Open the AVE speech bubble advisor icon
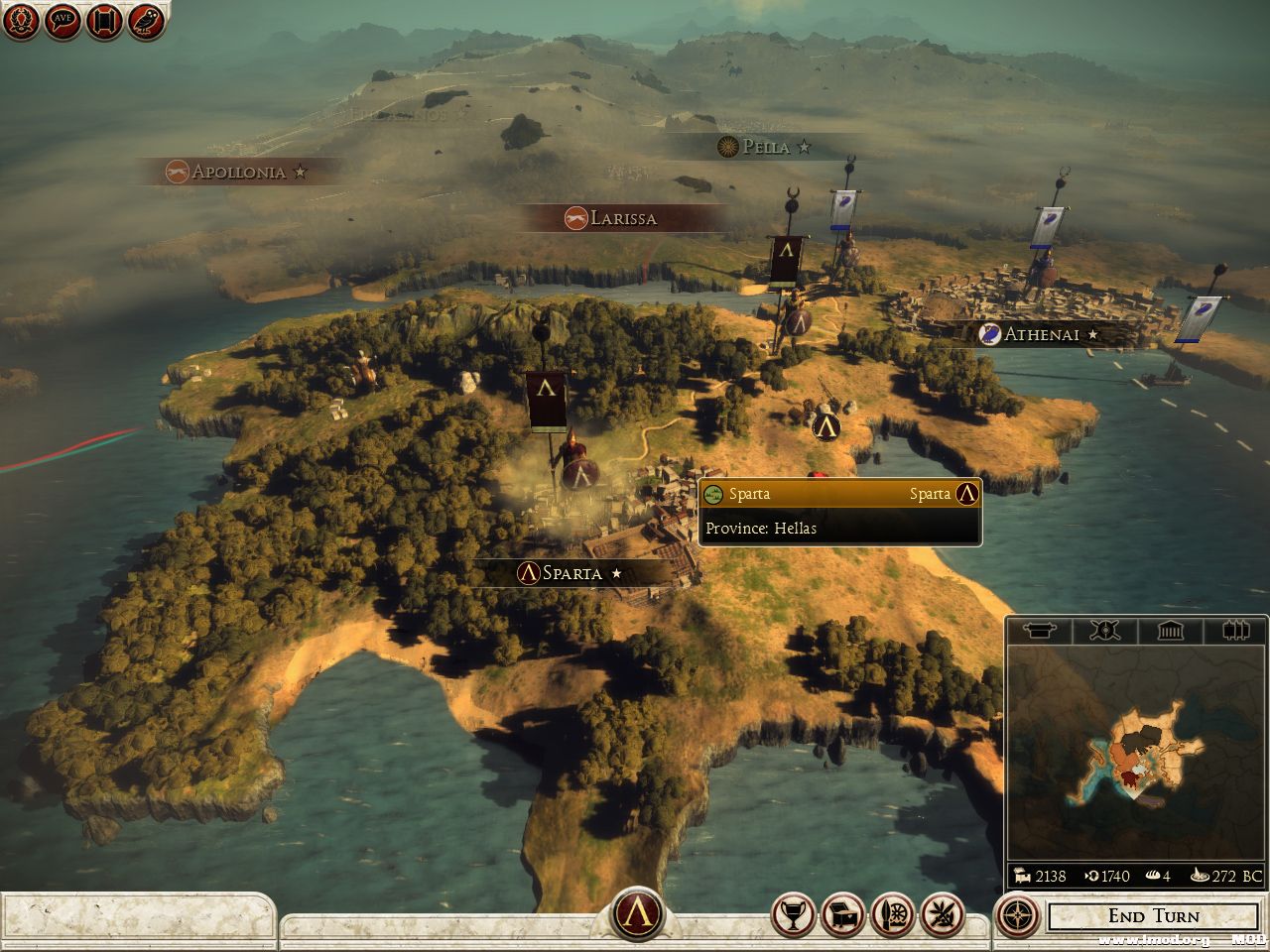Screen dimensions: 1270x952 click(x=63, y=22)
